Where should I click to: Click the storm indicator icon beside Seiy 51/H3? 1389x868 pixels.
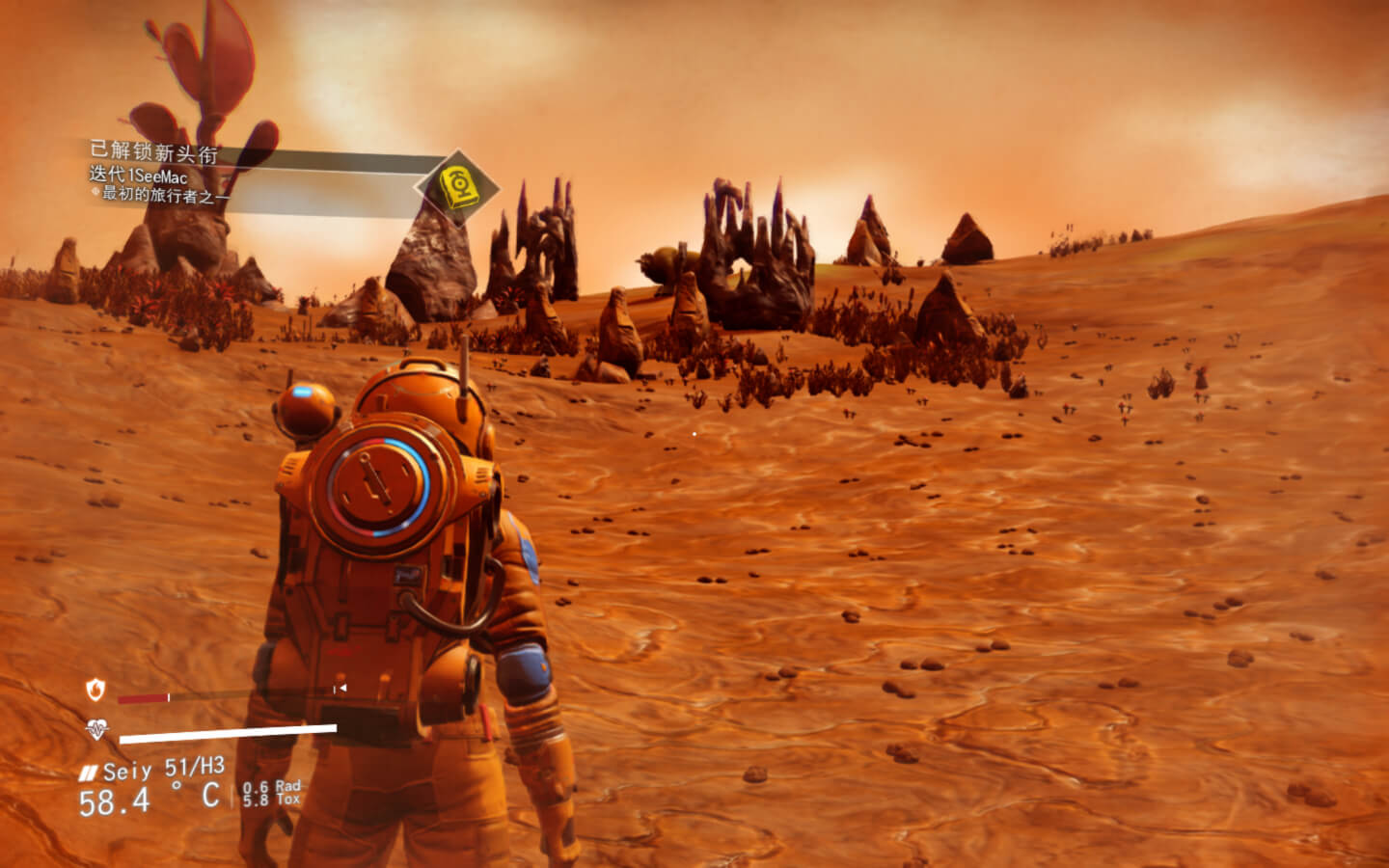[87, 772]
